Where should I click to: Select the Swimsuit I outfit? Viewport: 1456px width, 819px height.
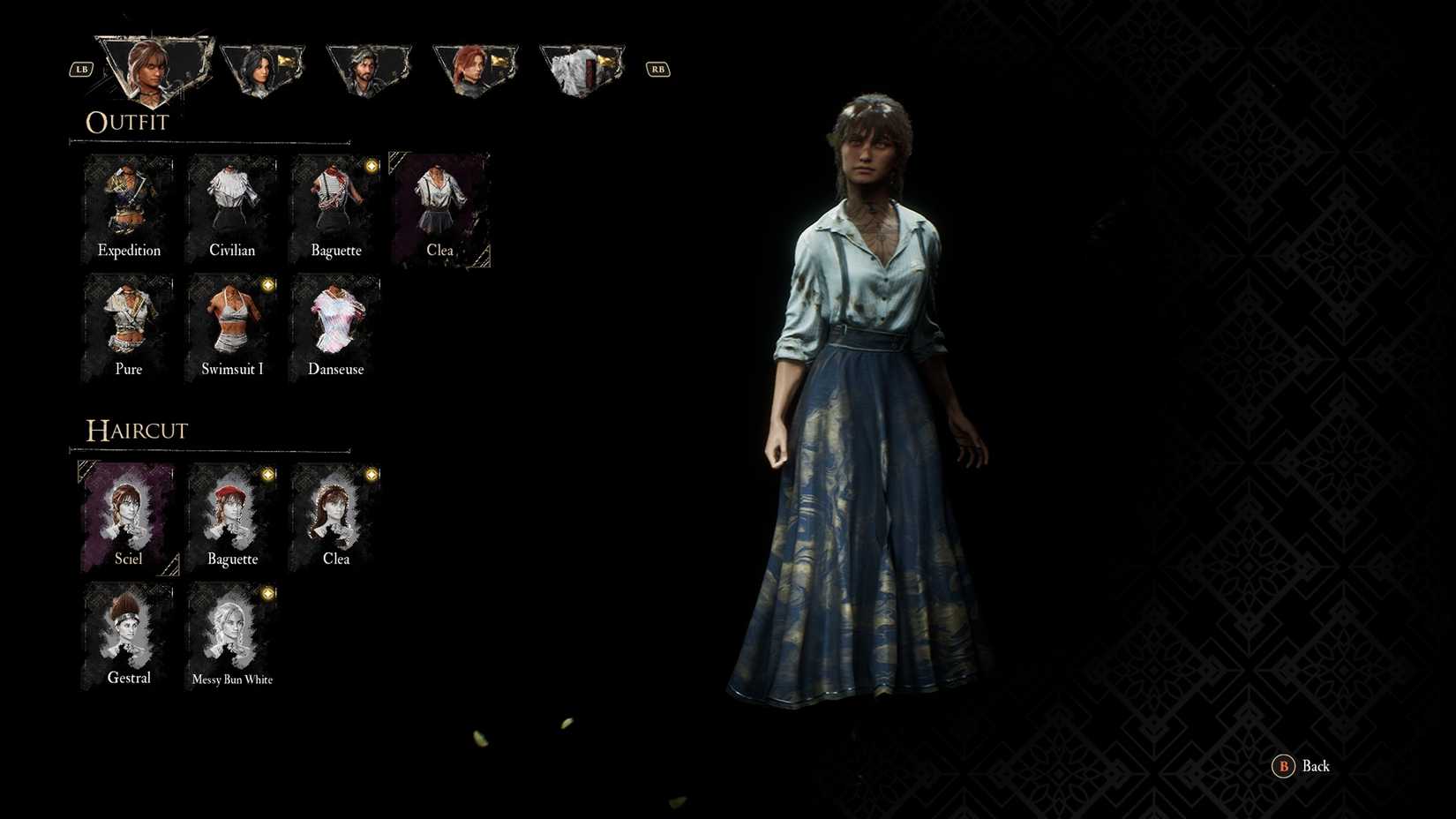coord(232,322)
